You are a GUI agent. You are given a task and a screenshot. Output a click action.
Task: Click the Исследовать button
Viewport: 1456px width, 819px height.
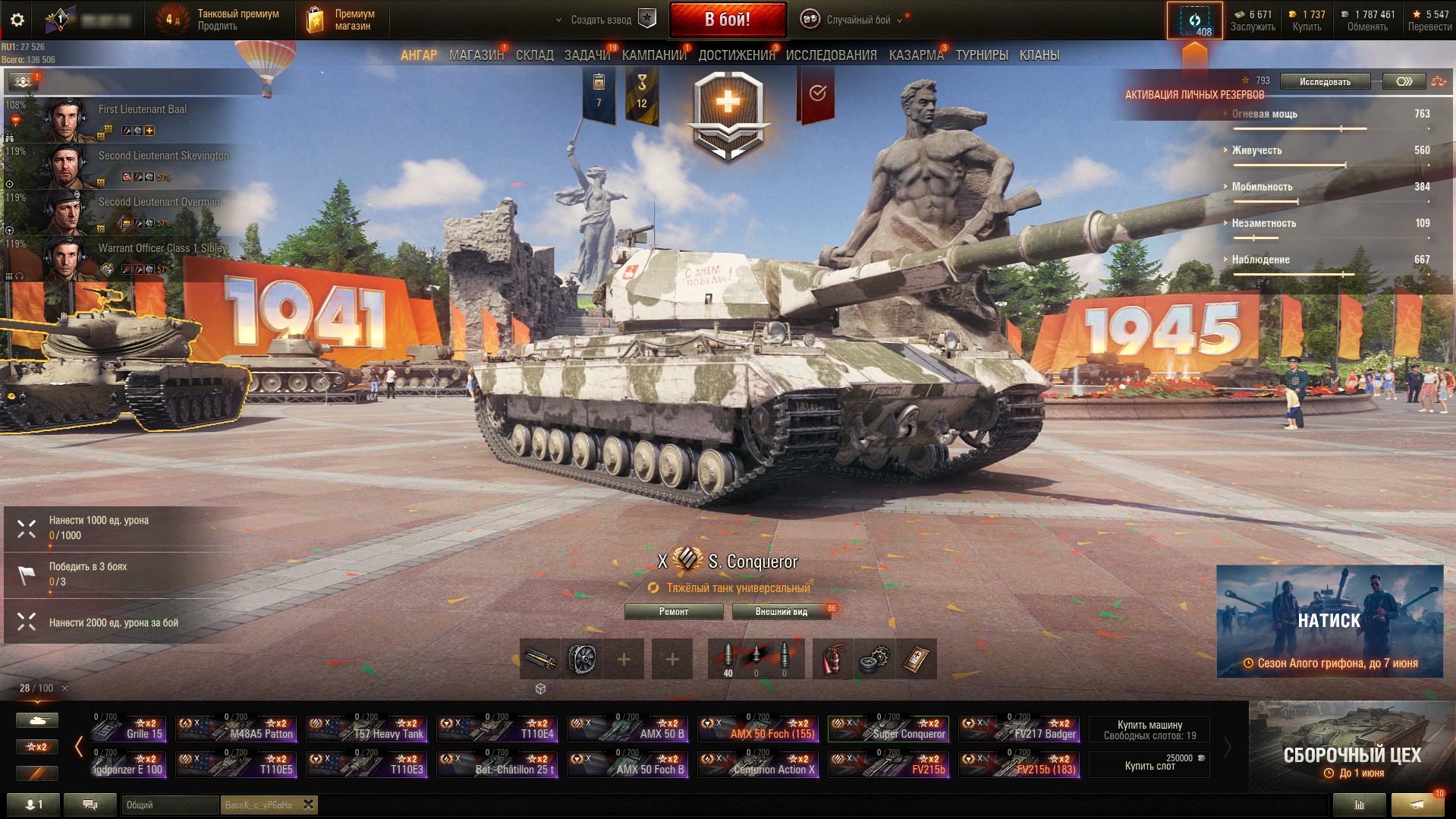tap(1325, 82)
